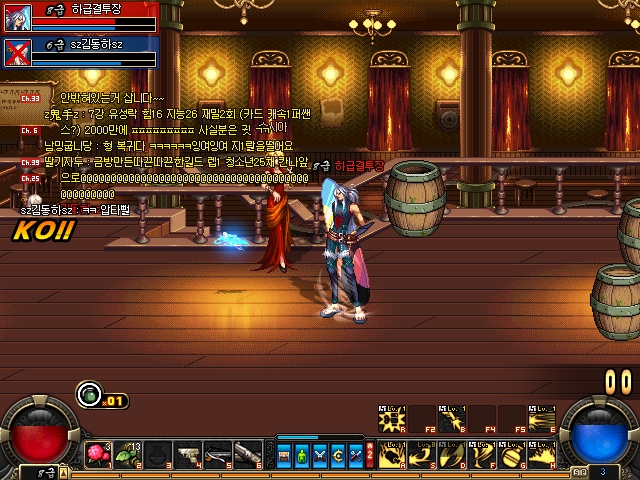
Task: Activate the skill bound to key A
Action: click(391, 451)
